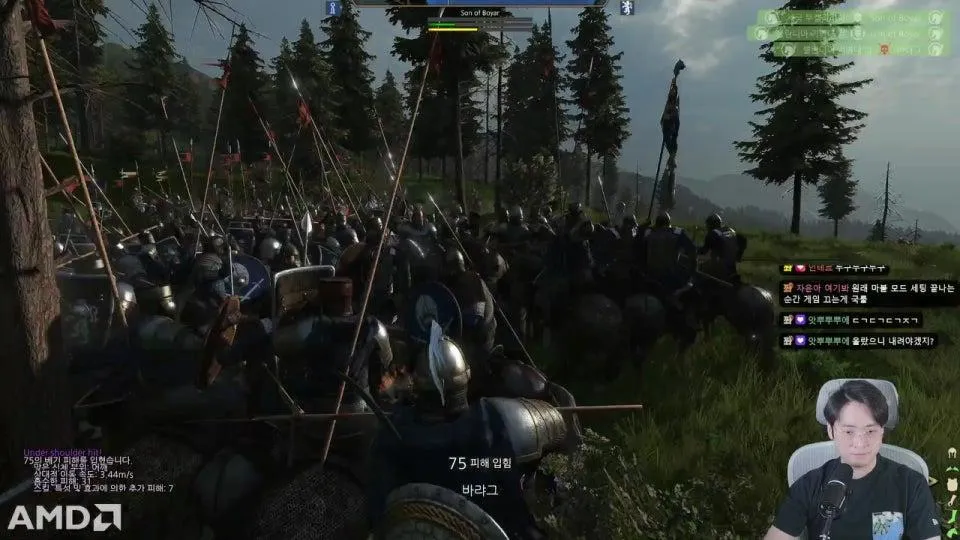Click the blue team banner icon
The width and height of the screenshot is (960, 540).
(333, 8)
